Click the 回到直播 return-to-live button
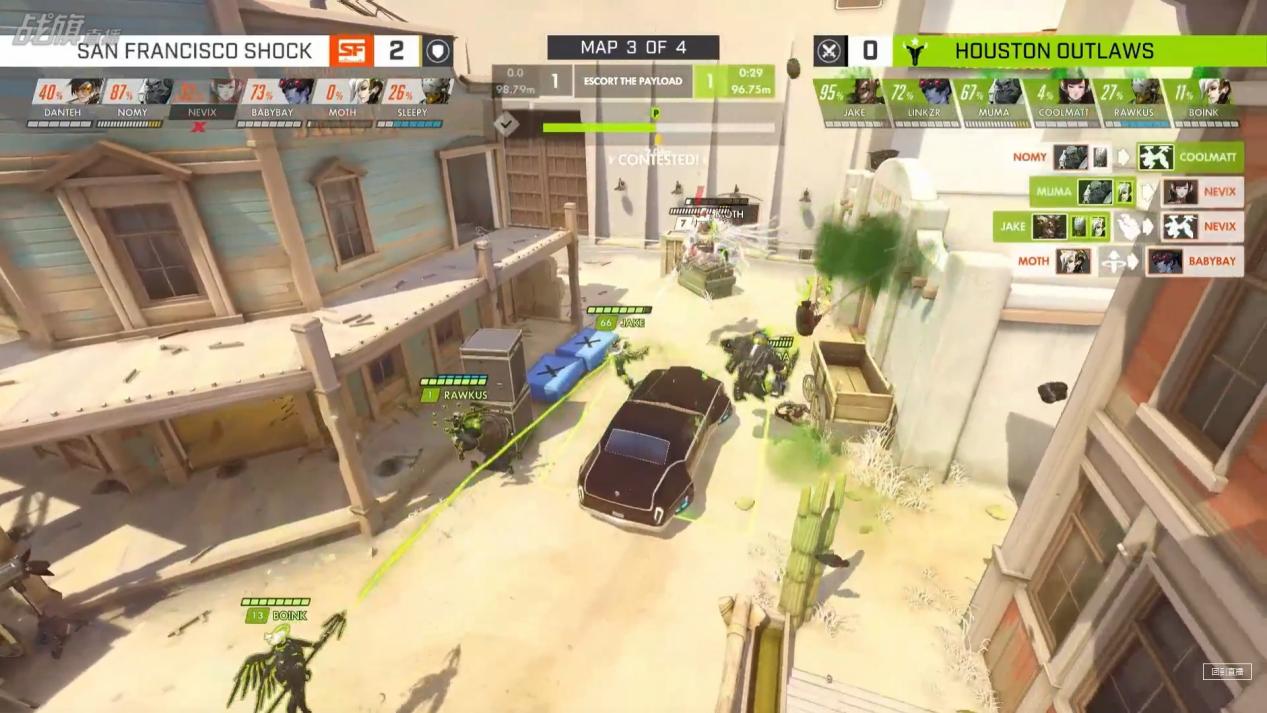The image size is (1267, 713). (1226, 672)
